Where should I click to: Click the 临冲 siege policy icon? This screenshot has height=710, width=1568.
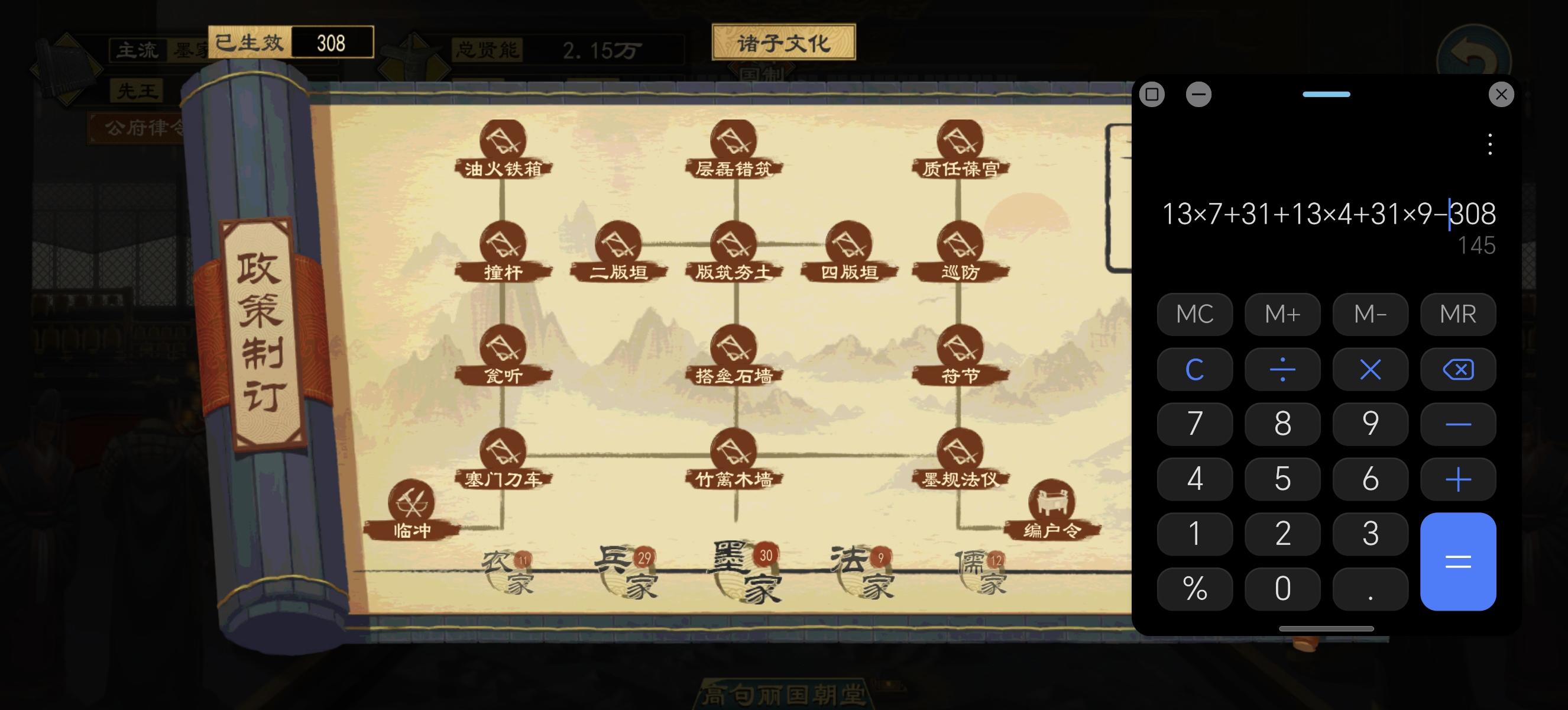[412, 502]
